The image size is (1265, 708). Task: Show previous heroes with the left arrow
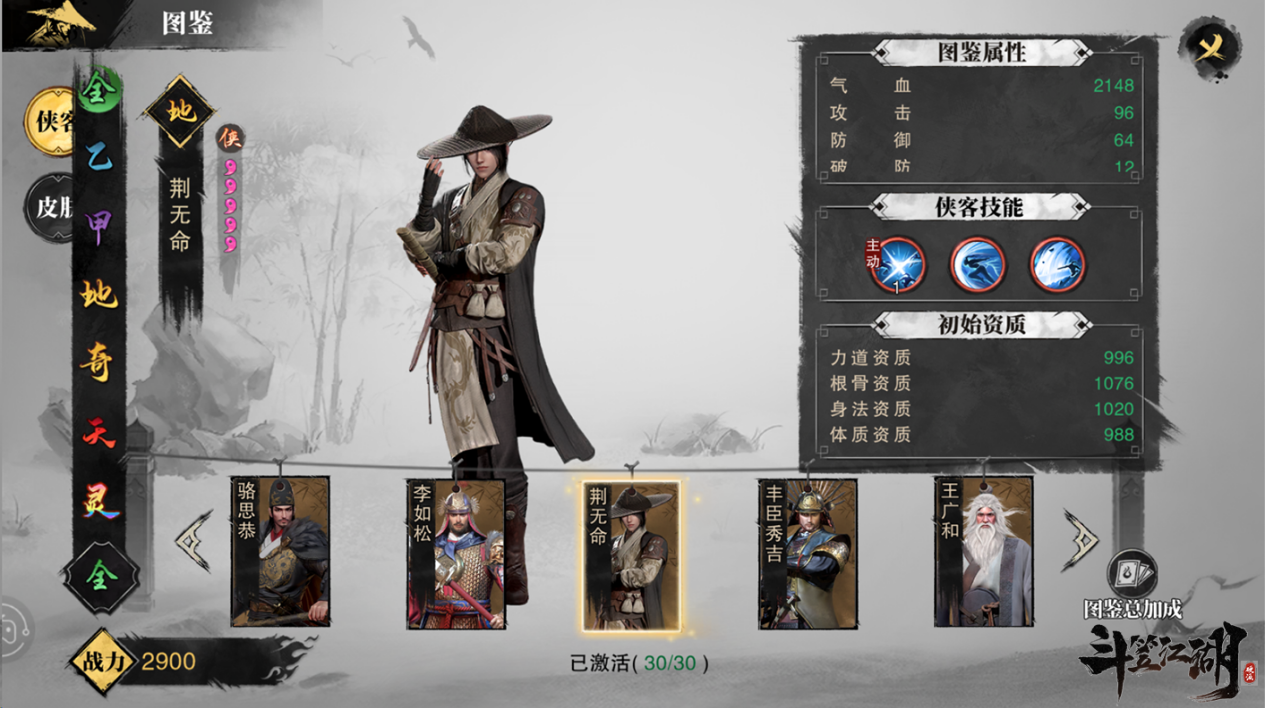pos(194,541)
